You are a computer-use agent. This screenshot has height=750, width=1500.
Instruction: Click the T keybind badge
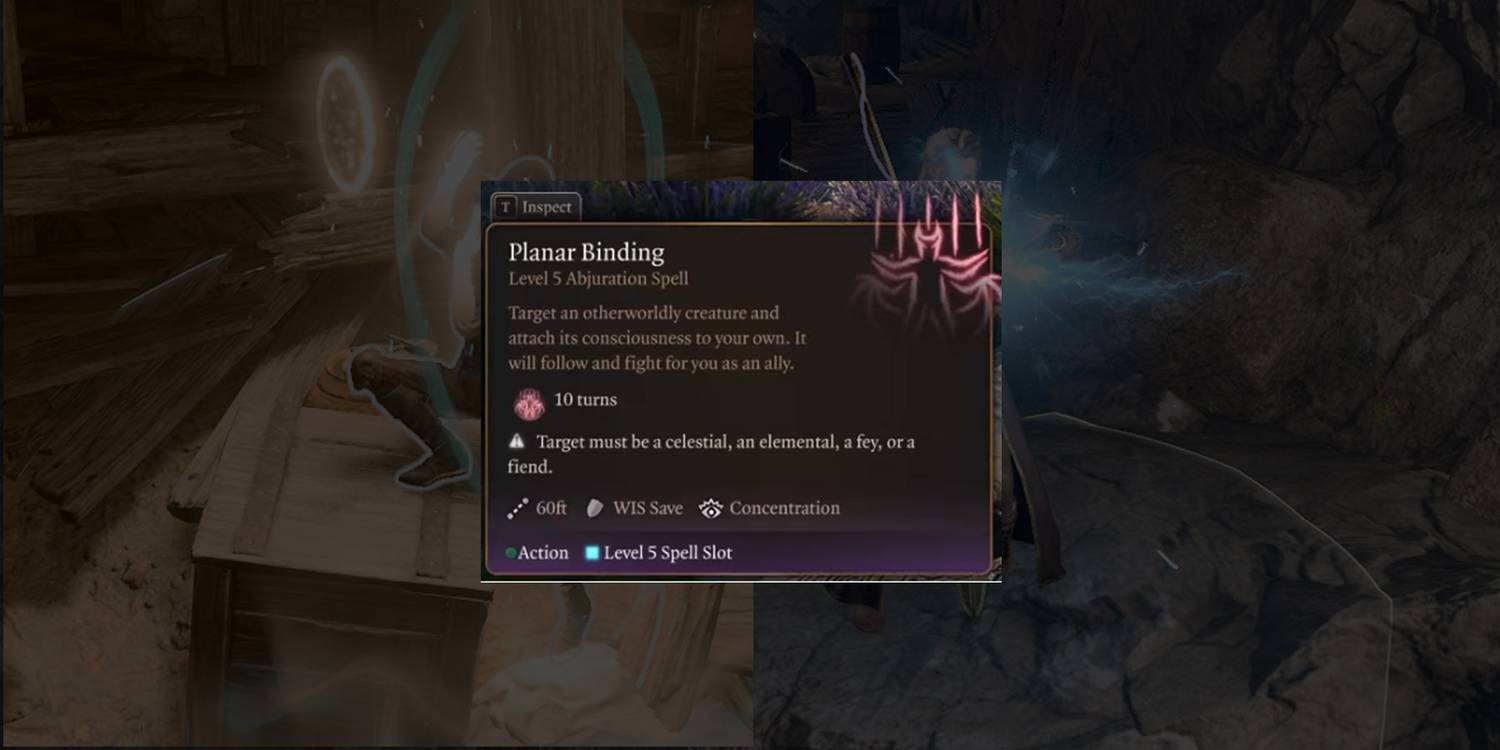(x=507, y=207)
